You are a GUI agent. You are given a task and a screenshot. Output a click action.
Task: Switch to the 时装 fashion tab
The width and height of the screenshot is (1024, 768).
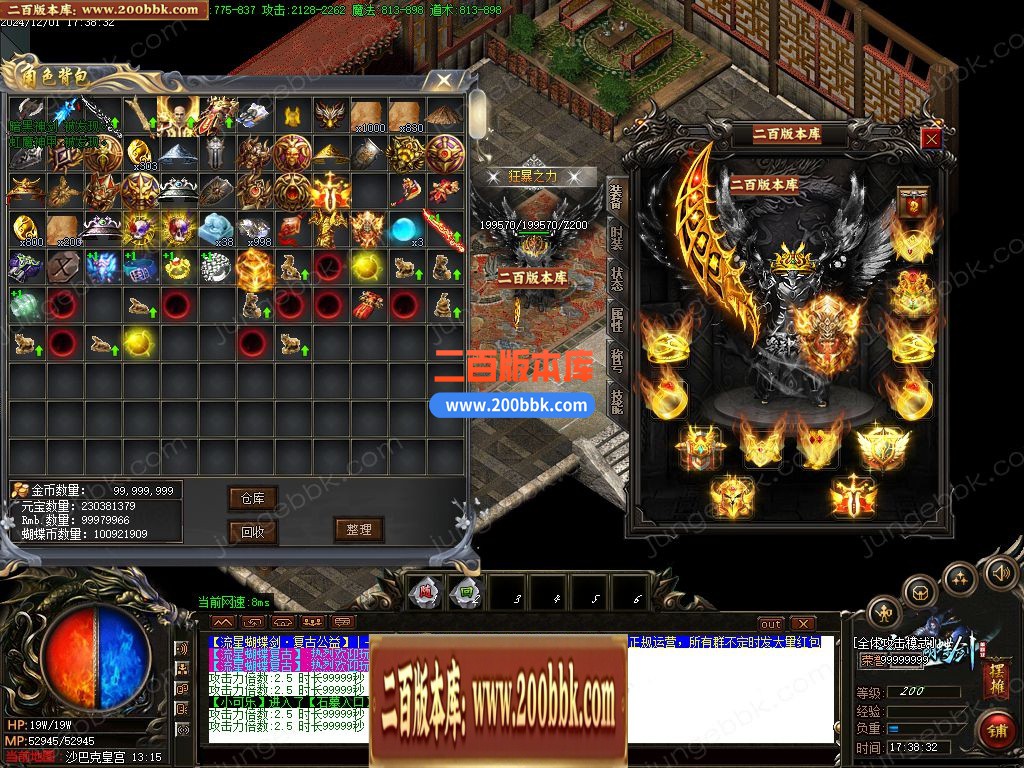[616, 238]
